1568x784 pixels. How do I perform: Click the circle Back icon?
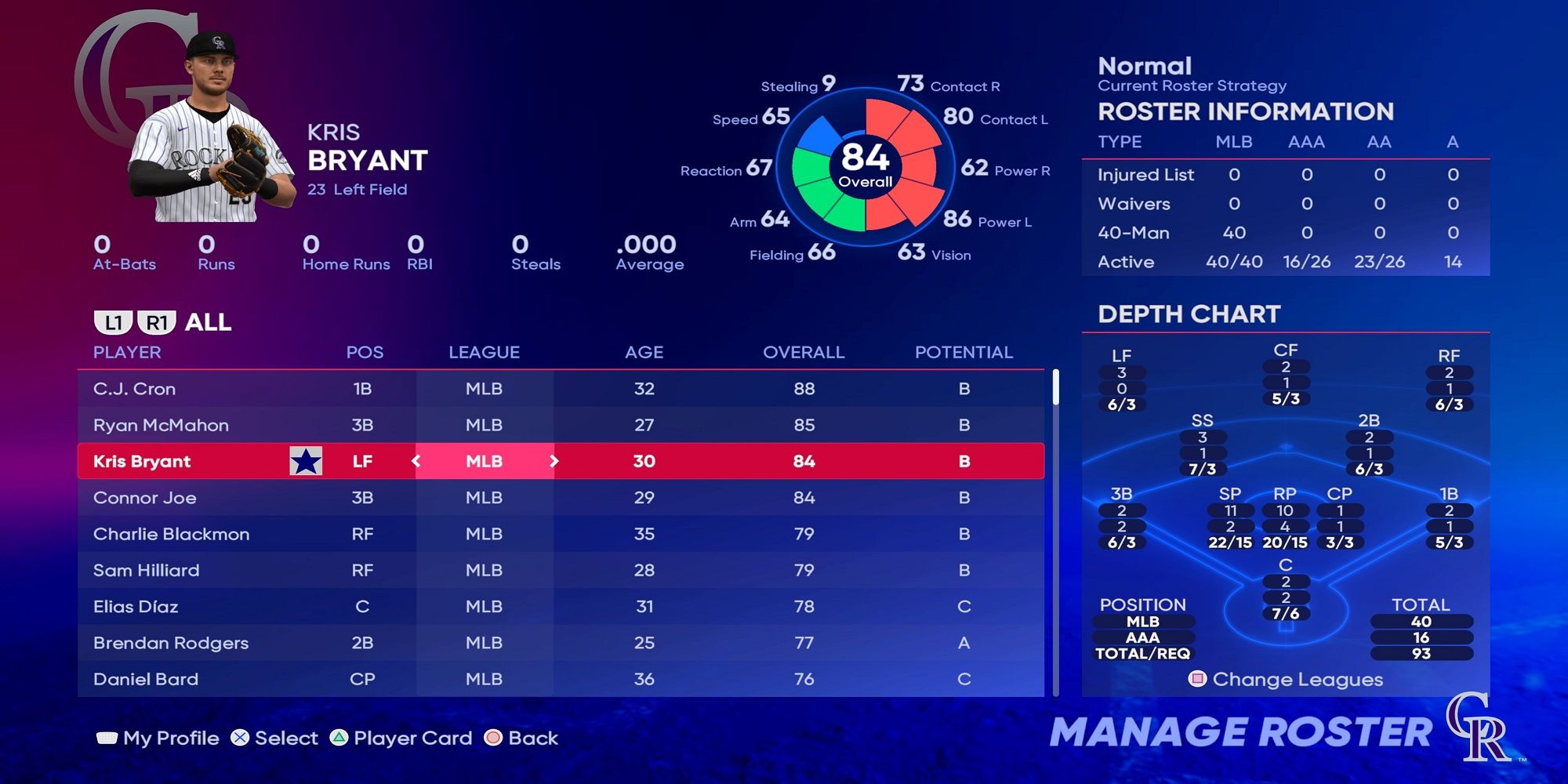click(494, 738)
